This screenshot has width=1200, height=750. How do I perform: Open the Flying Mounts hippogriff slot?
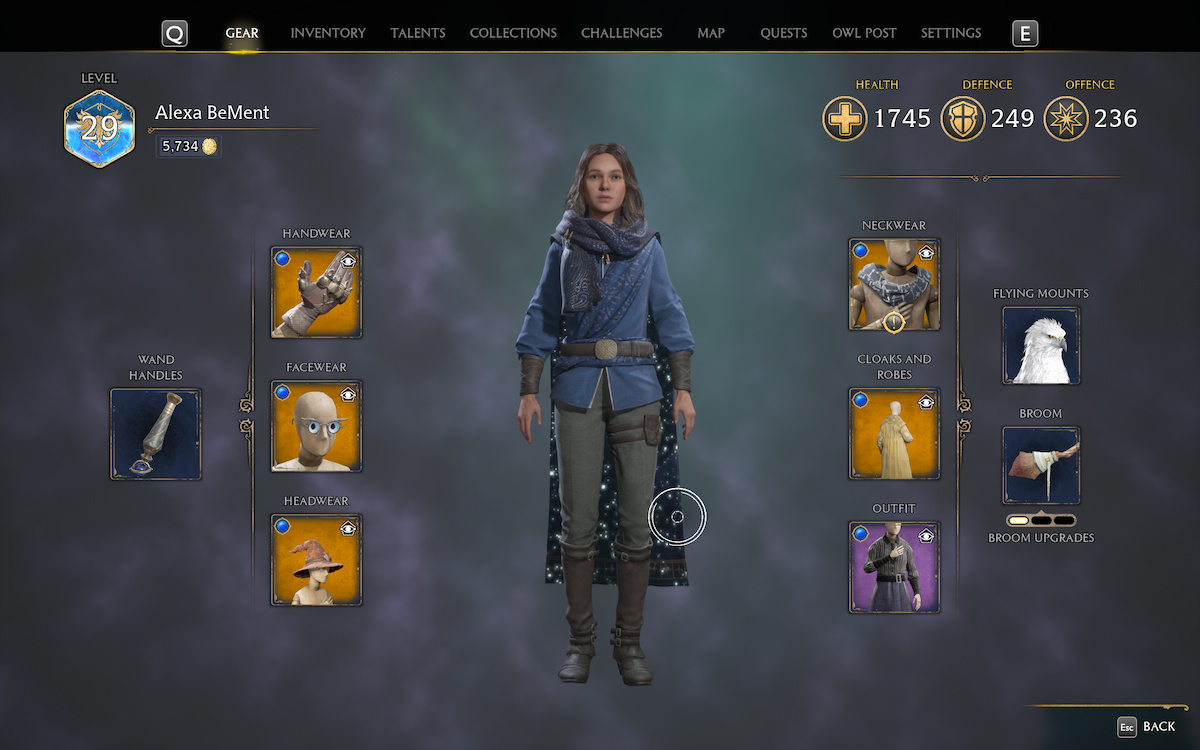pos(1041,346)
